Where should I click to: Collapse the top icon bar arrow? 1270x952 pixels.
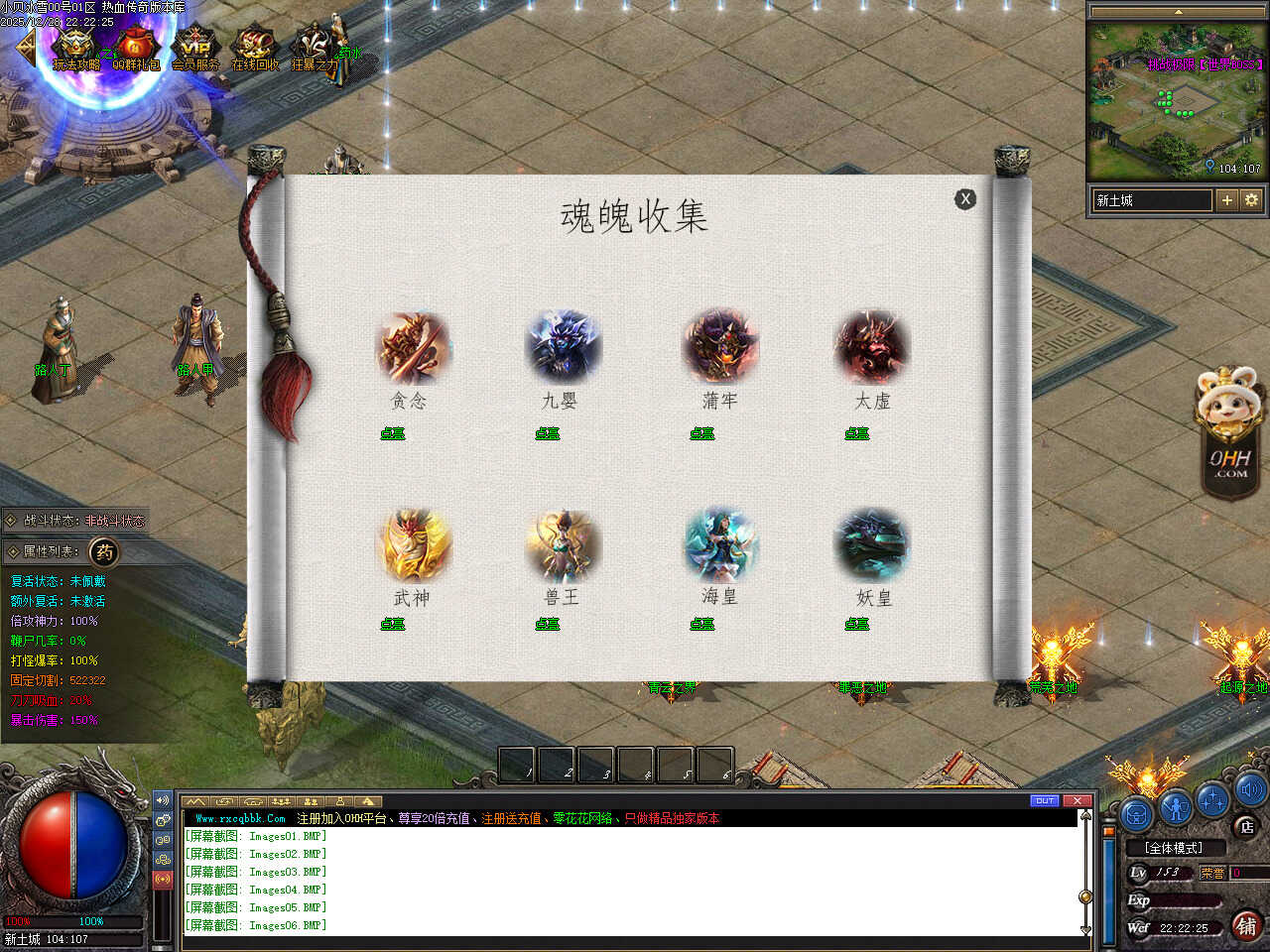(x=24, y=46)
